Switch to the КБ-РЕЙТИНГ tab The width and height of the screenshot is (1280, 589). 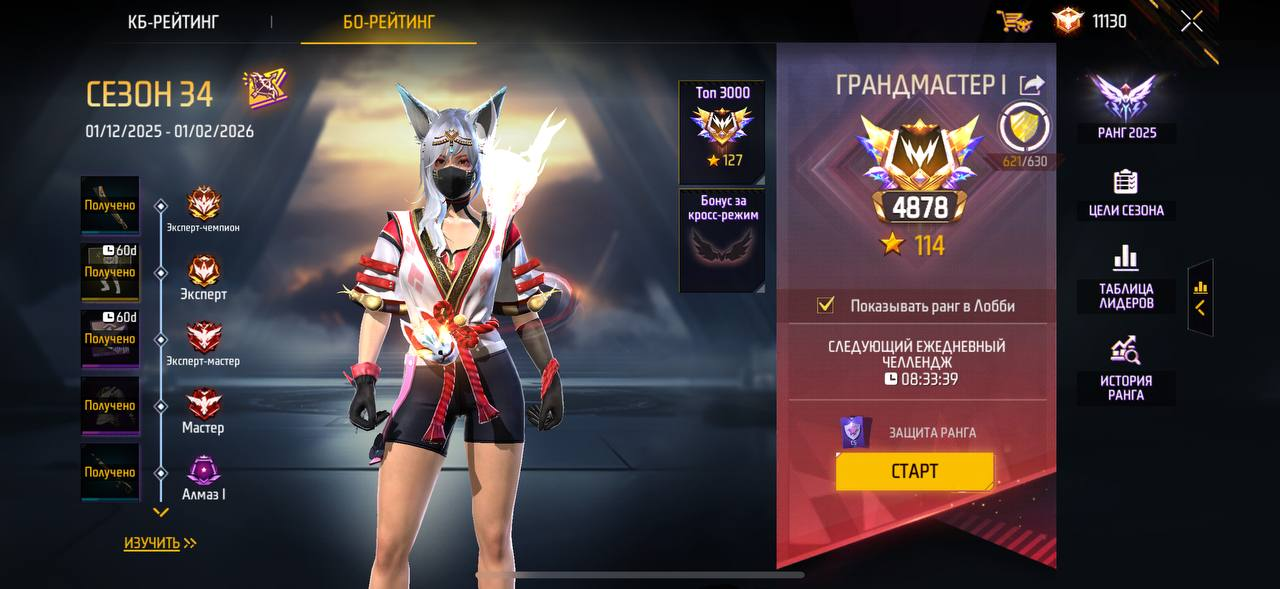[173, 21]
